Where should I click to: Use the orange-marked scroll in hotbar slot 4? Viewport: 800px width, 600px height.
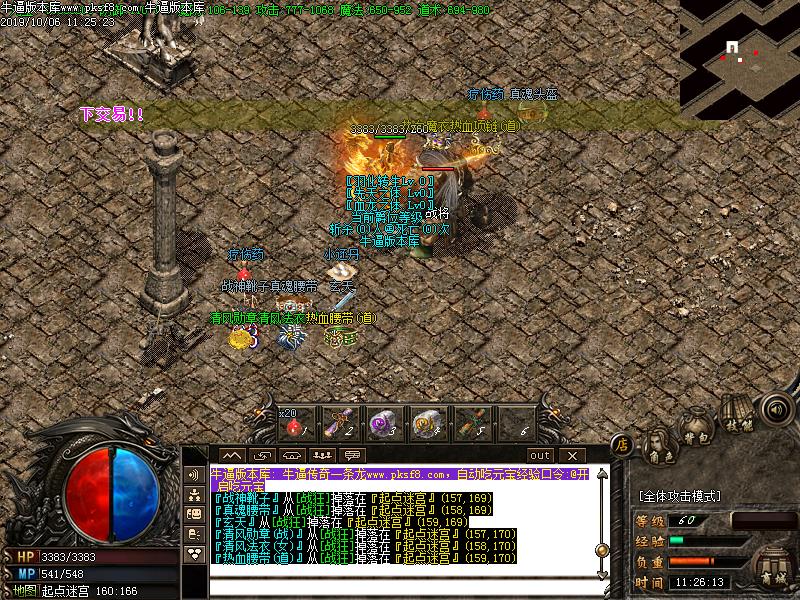pos(427,425)
